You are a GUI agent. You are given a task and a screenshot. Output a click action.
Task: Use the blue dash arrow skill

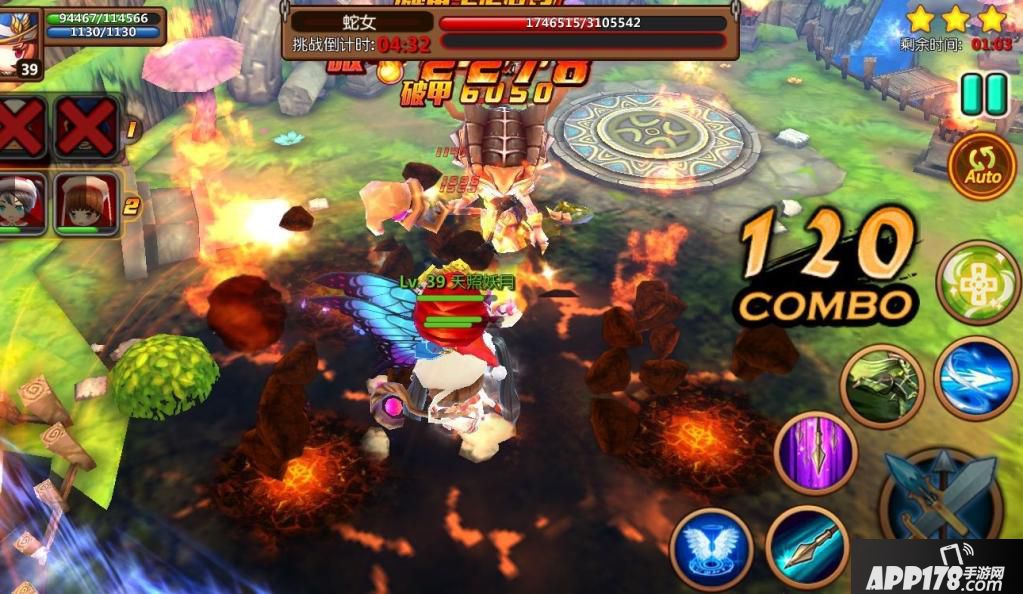(975, 377)
